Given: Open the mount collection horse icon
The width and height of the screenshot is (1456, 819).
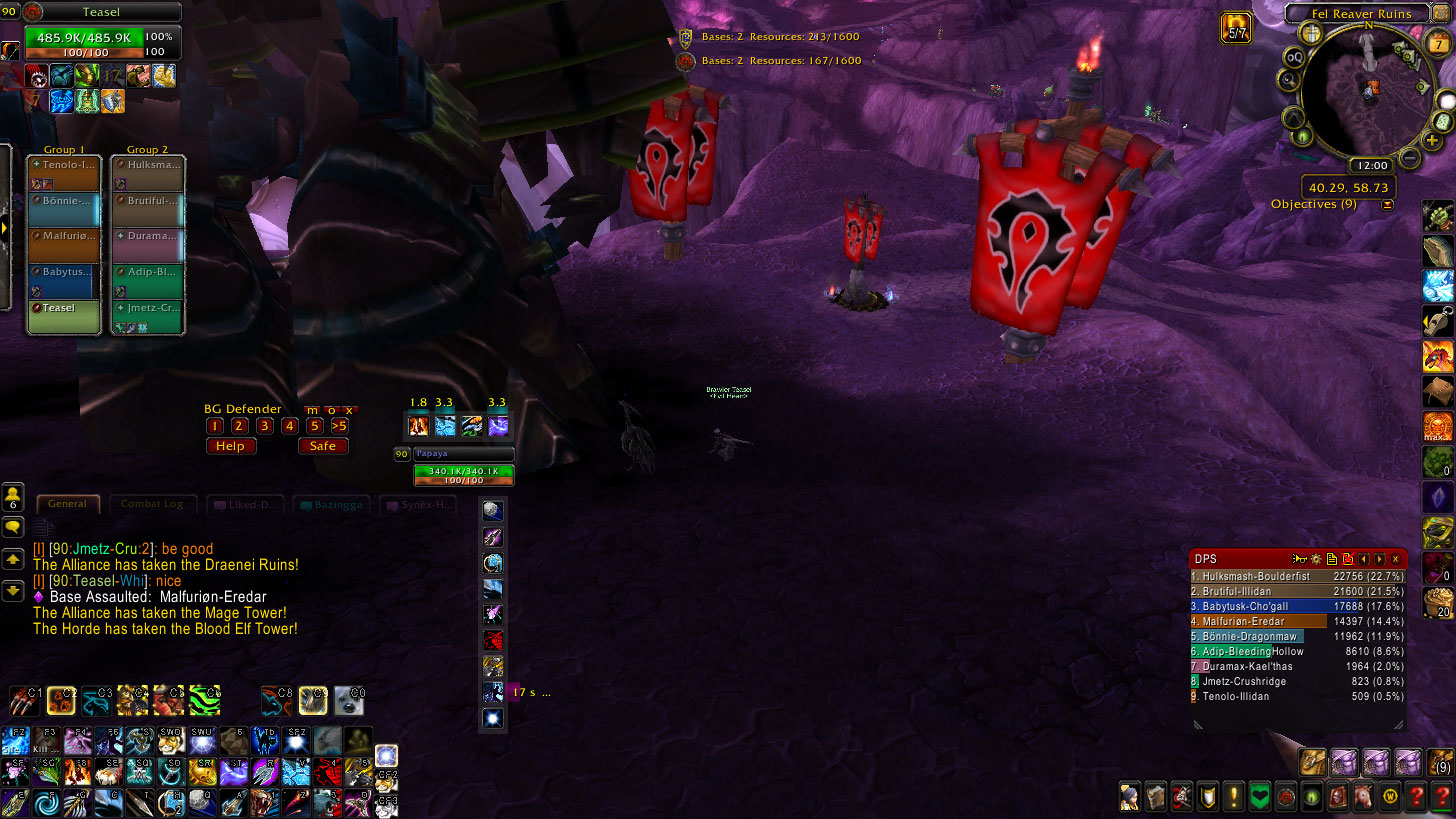Looking at the screenshot, I should [x=1362, y=796].
